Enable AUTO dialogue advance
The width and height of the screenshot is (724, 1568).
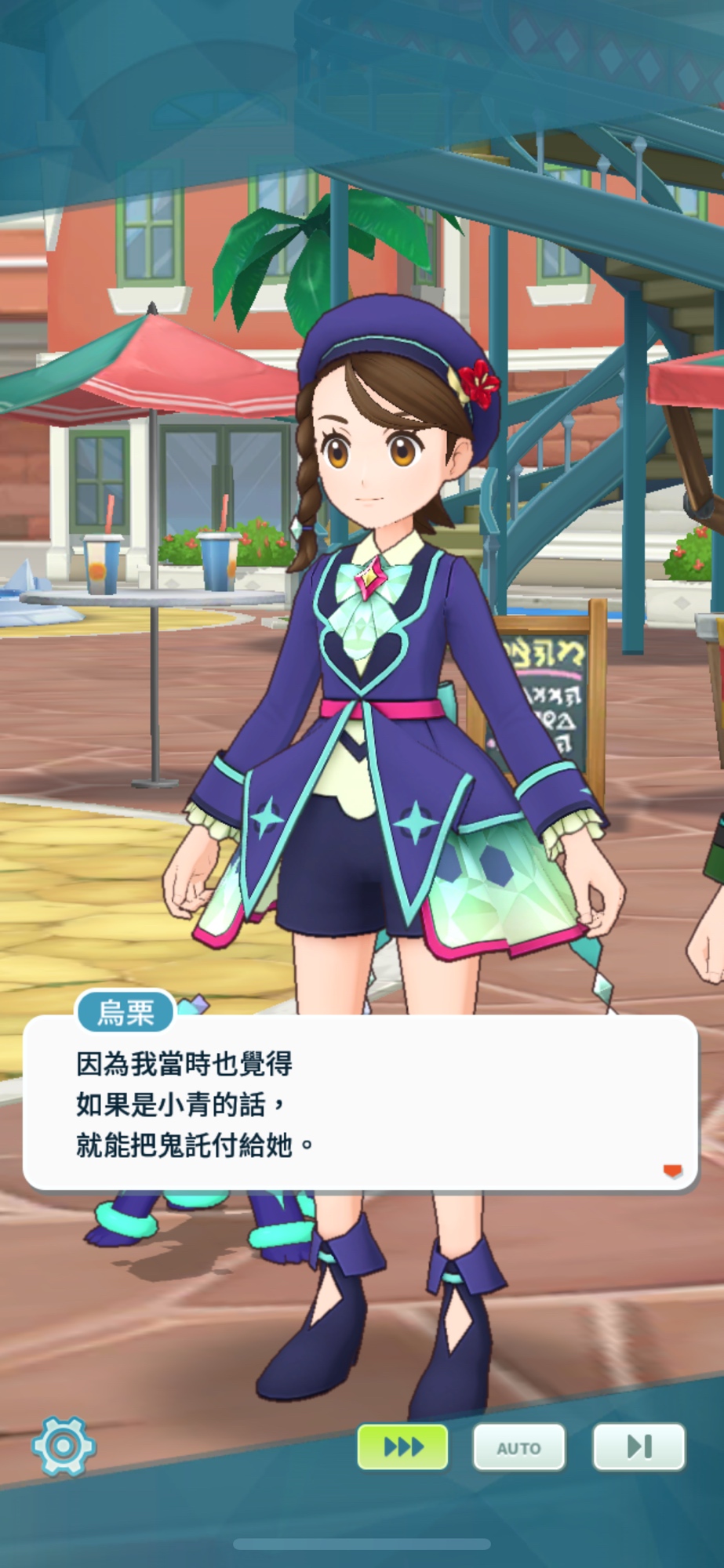click(x=518, y=1447)
